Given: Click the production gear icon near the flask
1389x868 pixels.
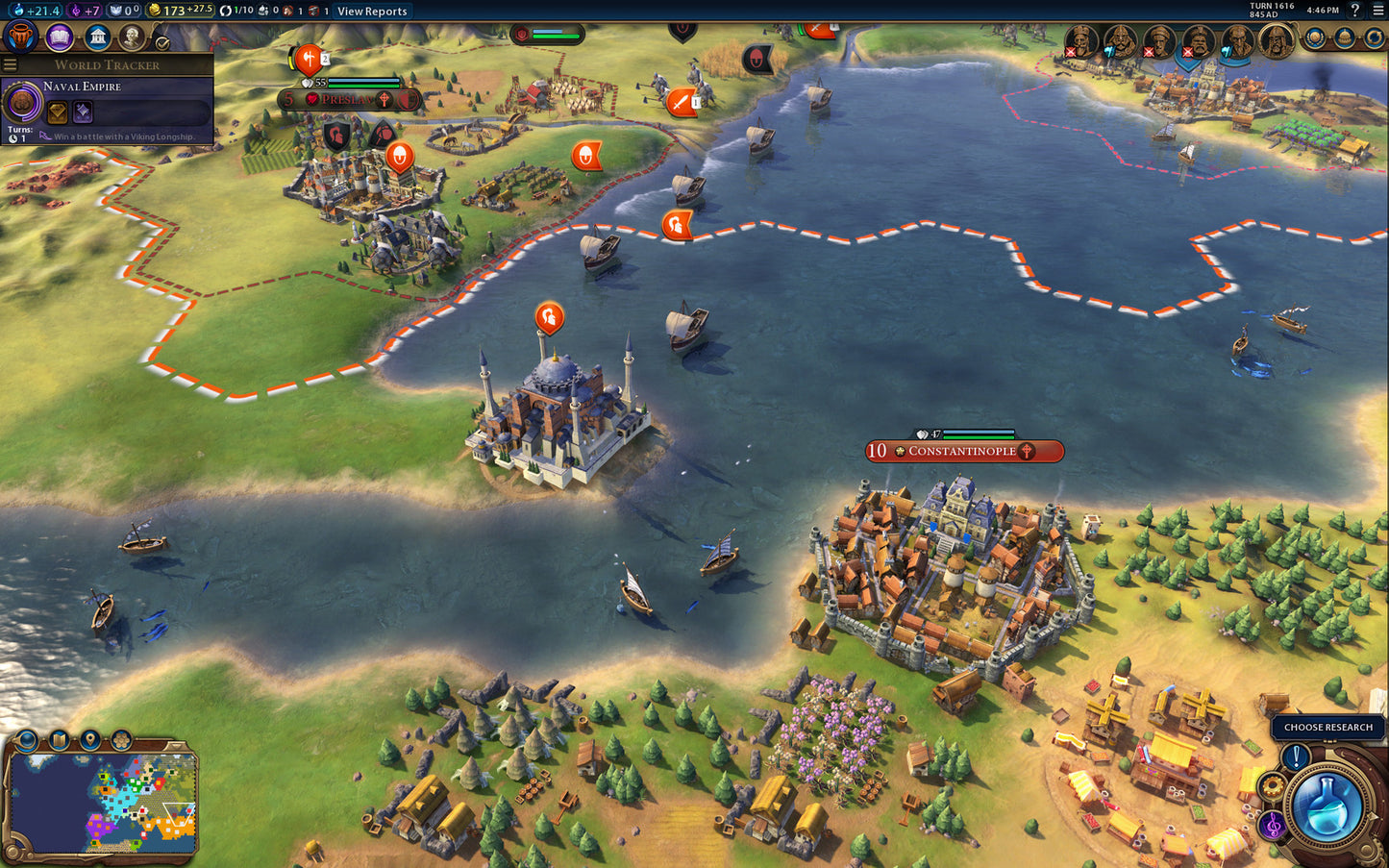Looking at the screenshot, I should 1271,783.
